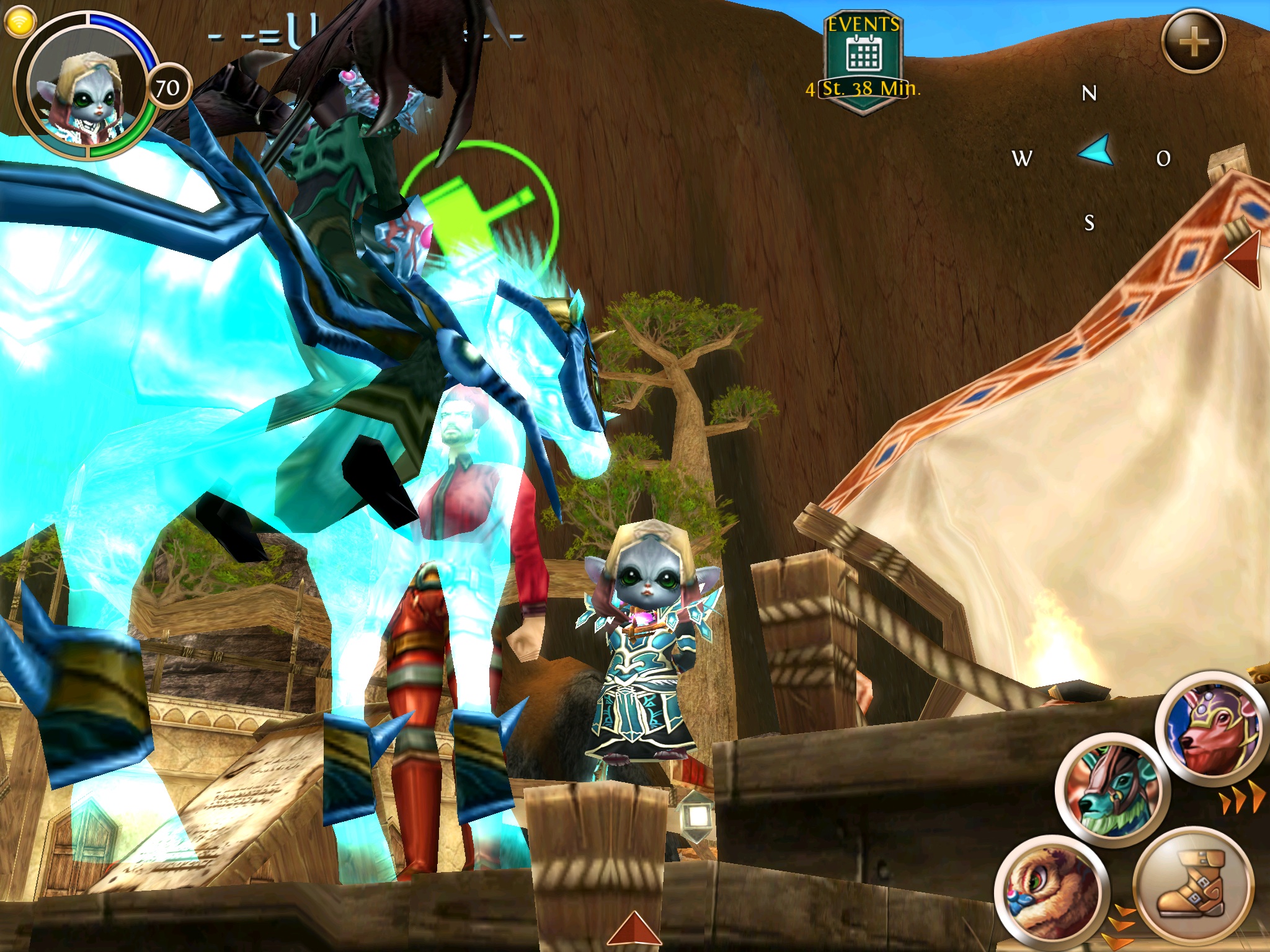Click the compass arrow indicator
The height and width of the screenshot is (952, 1270).
tap(1095, 153)
